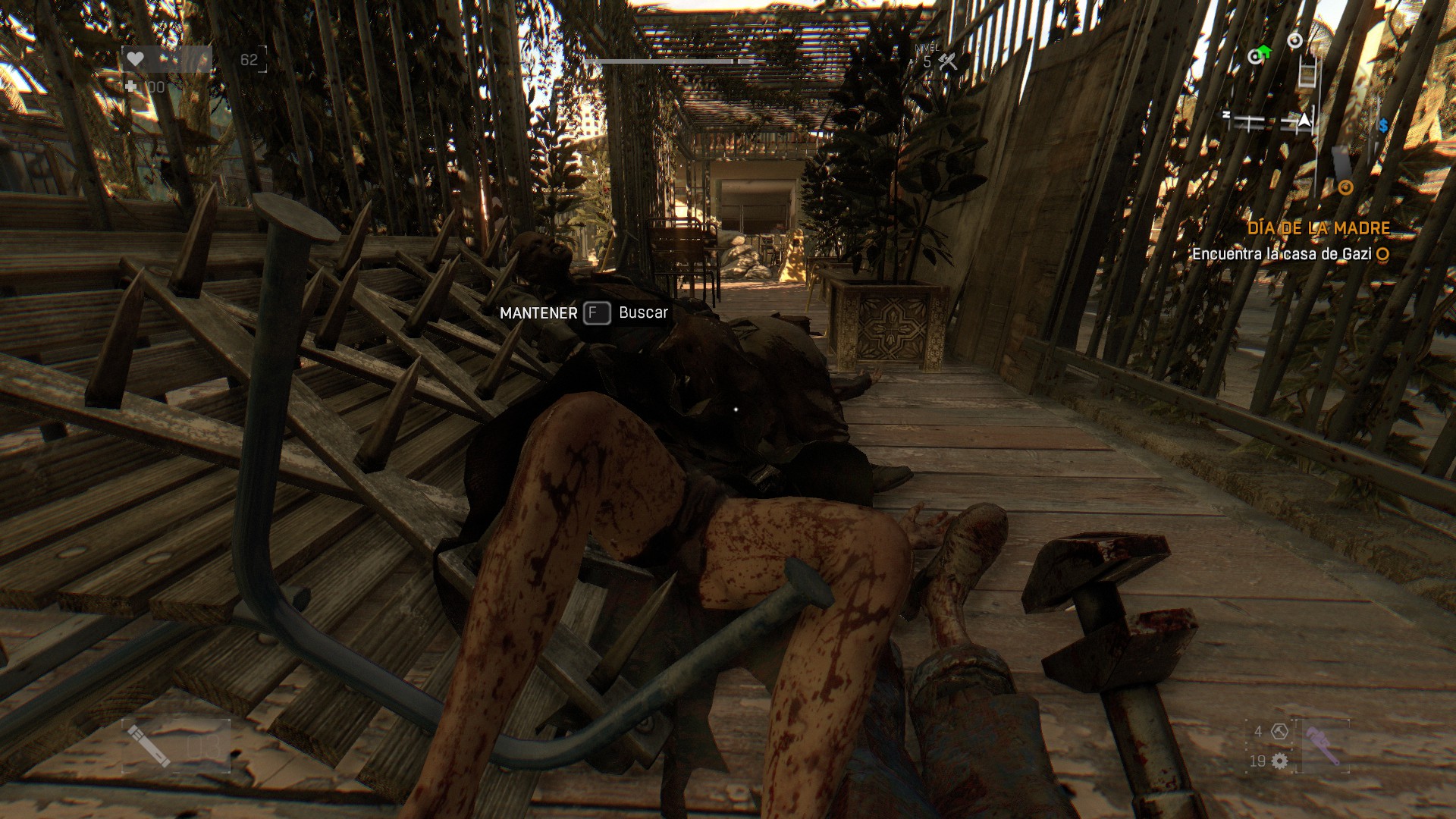
Task: Click the white player arrow on minimap
Action: 1304,120
